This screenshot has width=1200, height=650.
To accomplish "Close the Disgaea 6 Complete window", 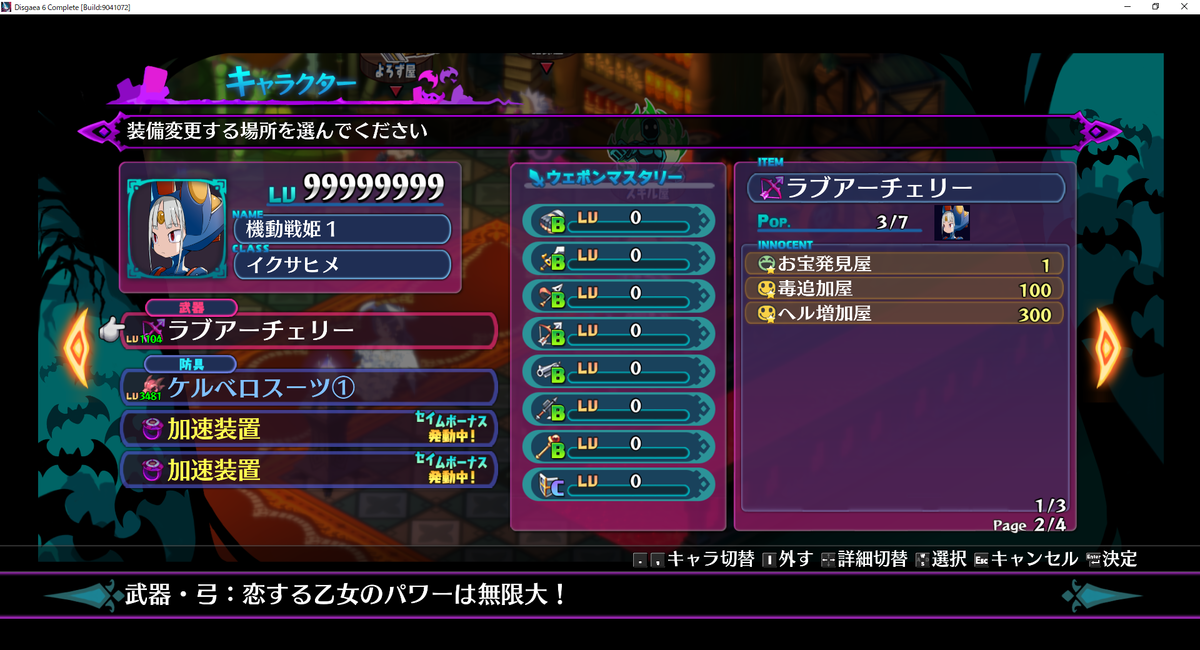I will (1182, 7).
